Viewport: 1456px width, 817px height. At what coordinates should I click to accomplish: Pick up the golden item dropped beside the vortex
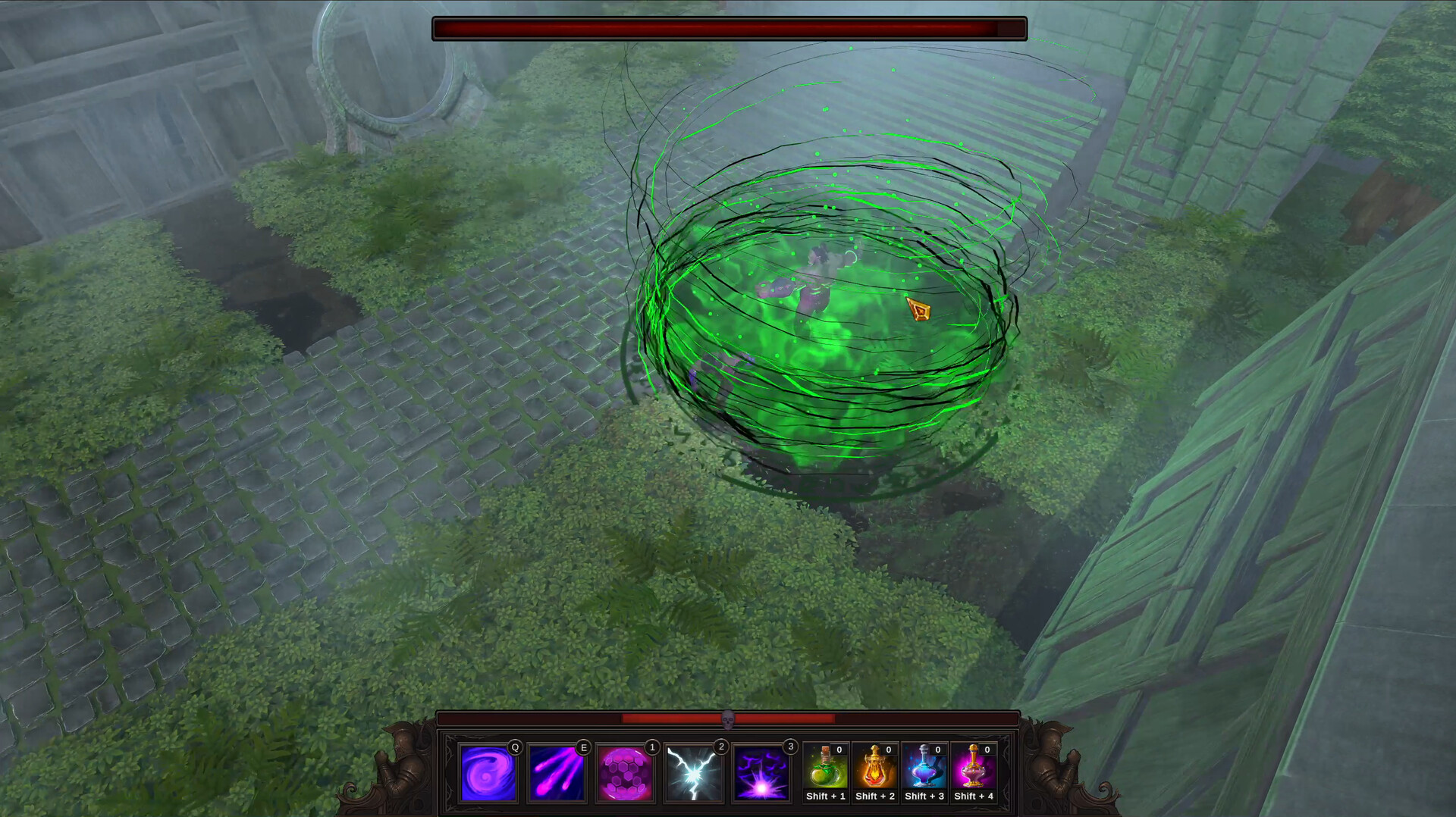click(918, 311)
